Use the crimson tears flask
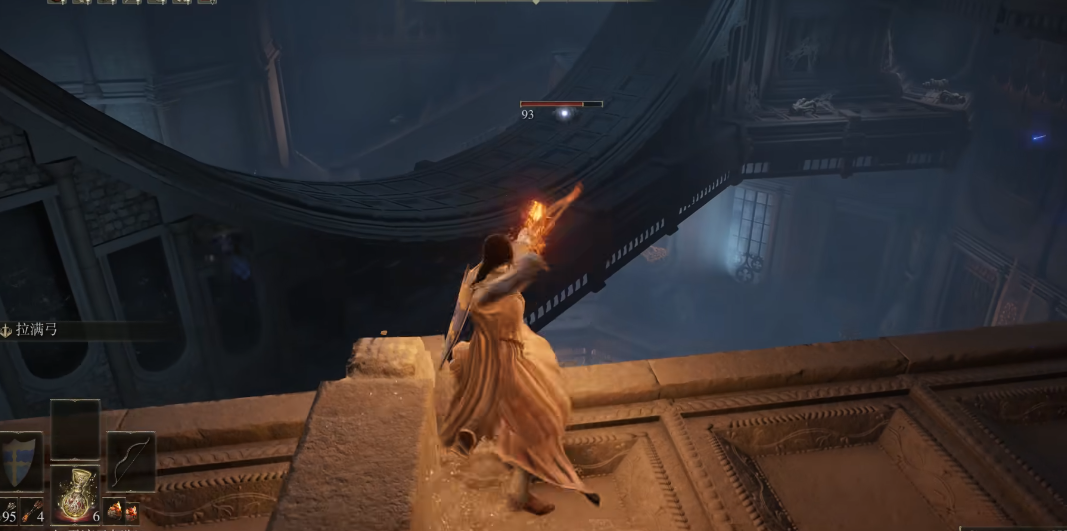The image size is (1067, 531). [75, 495]
